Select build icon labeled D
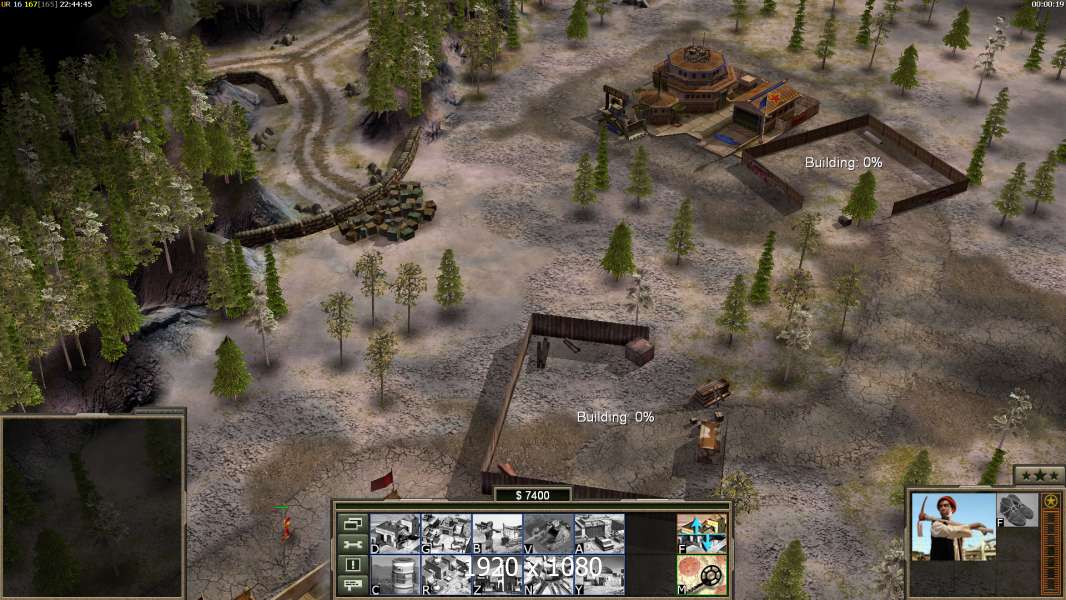 click(x=394, y=533)
